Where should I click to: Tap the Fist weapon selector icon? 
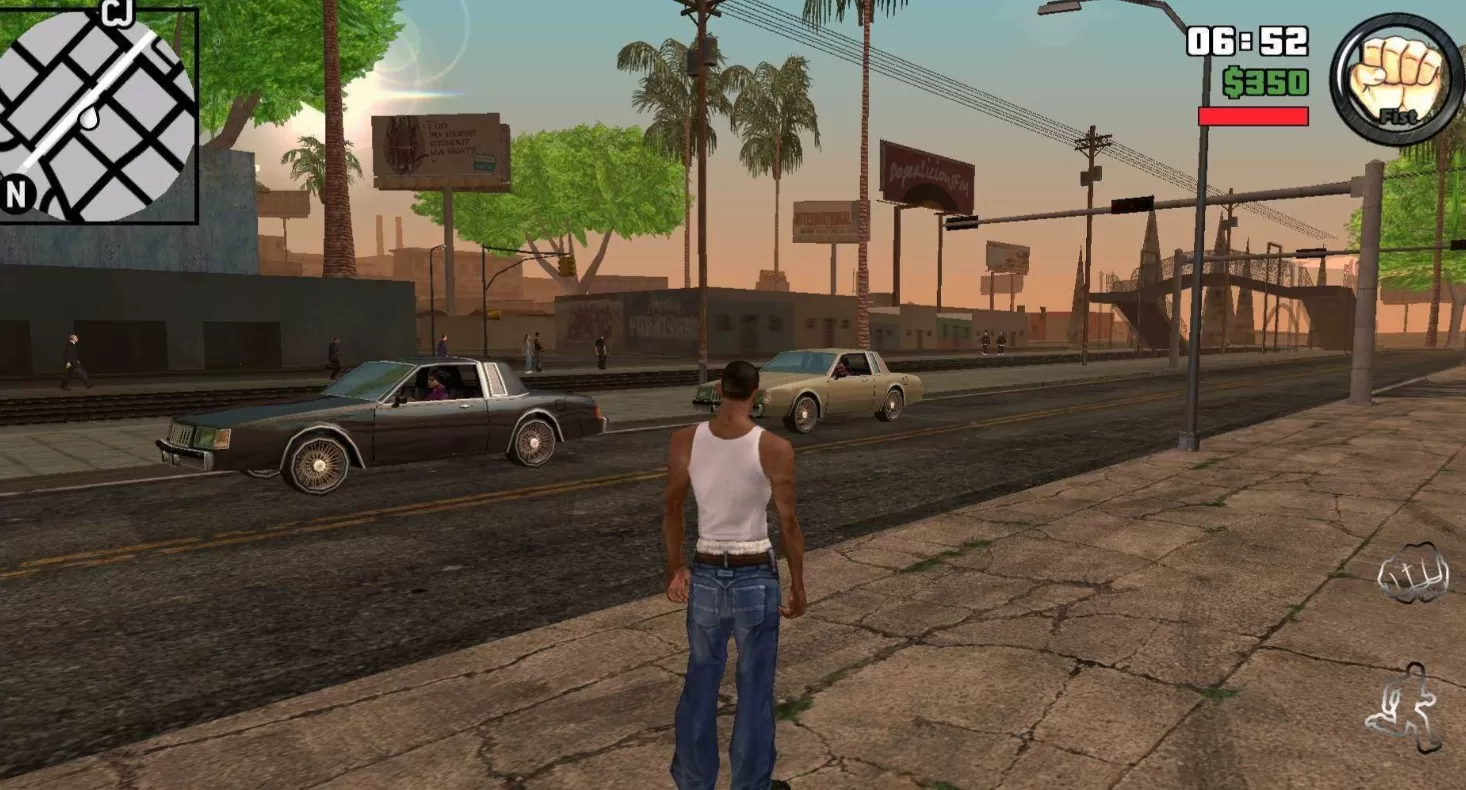[x=1395, y=80]
